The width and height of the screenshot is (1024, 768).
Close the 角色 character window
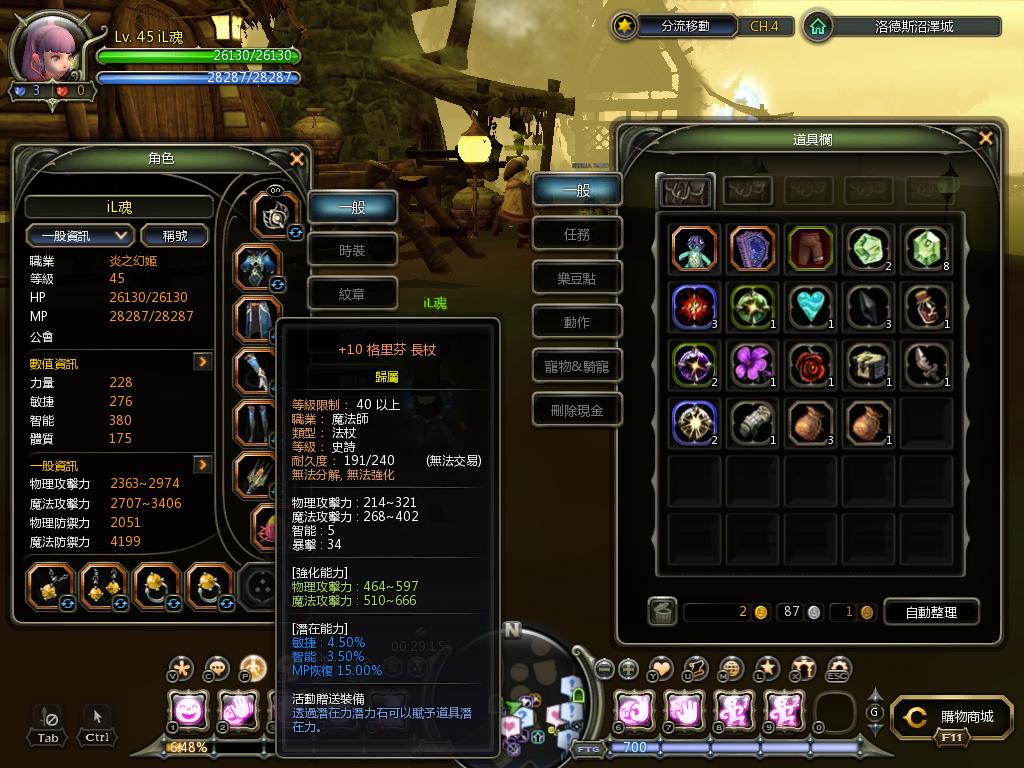click(296, 158)
